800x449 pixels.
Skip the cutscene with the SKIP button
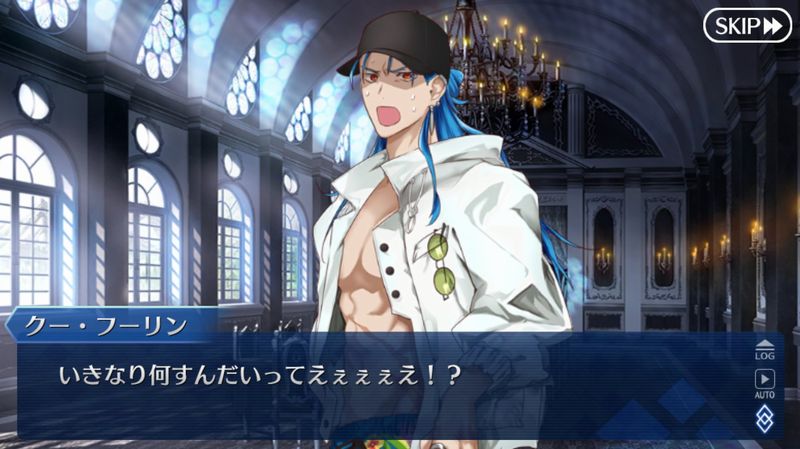coord(747,26)
